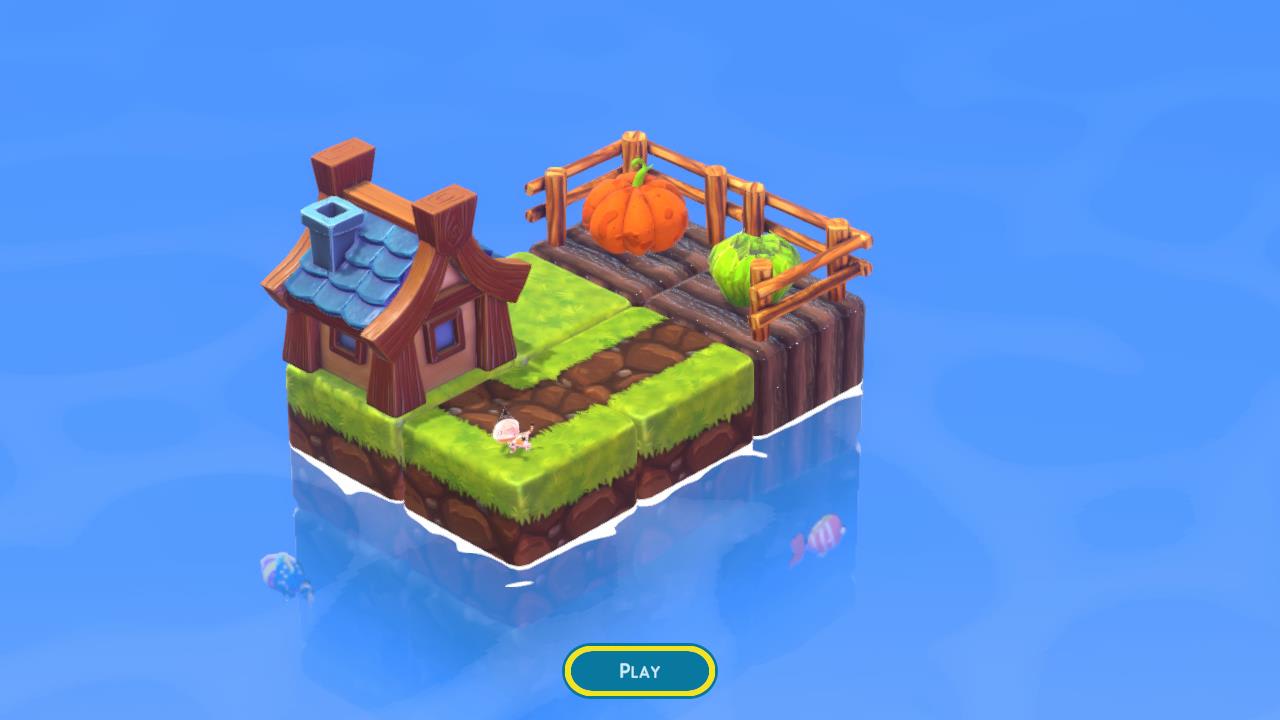The height and width of the screenshot is (720, 1280).
Task: Click the seashell in the bottom-left water
Action: click(x=278, y=575)
